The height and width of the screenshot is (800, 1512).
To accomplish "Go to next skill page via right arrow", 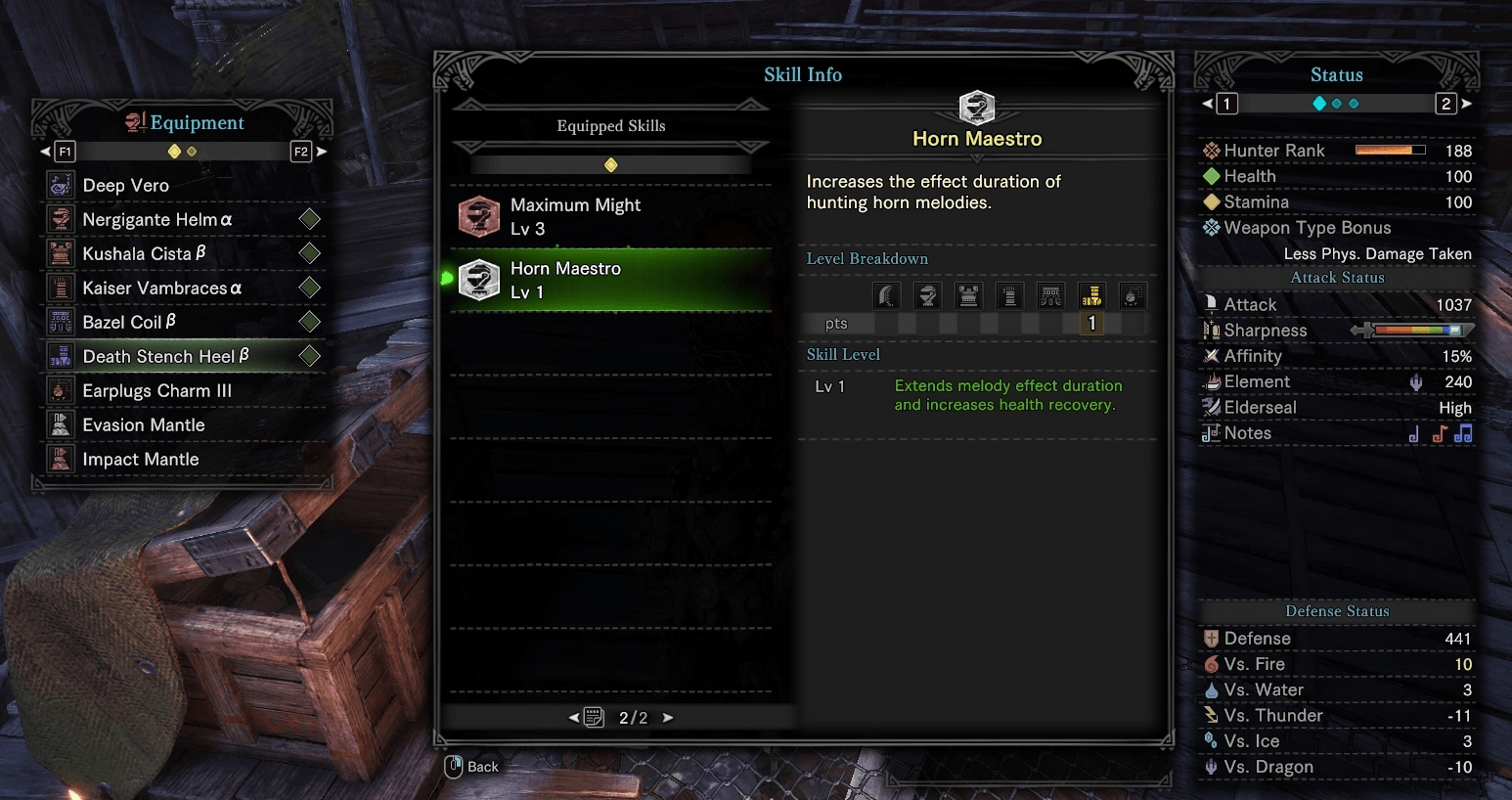I will click(x=667, y=717).
